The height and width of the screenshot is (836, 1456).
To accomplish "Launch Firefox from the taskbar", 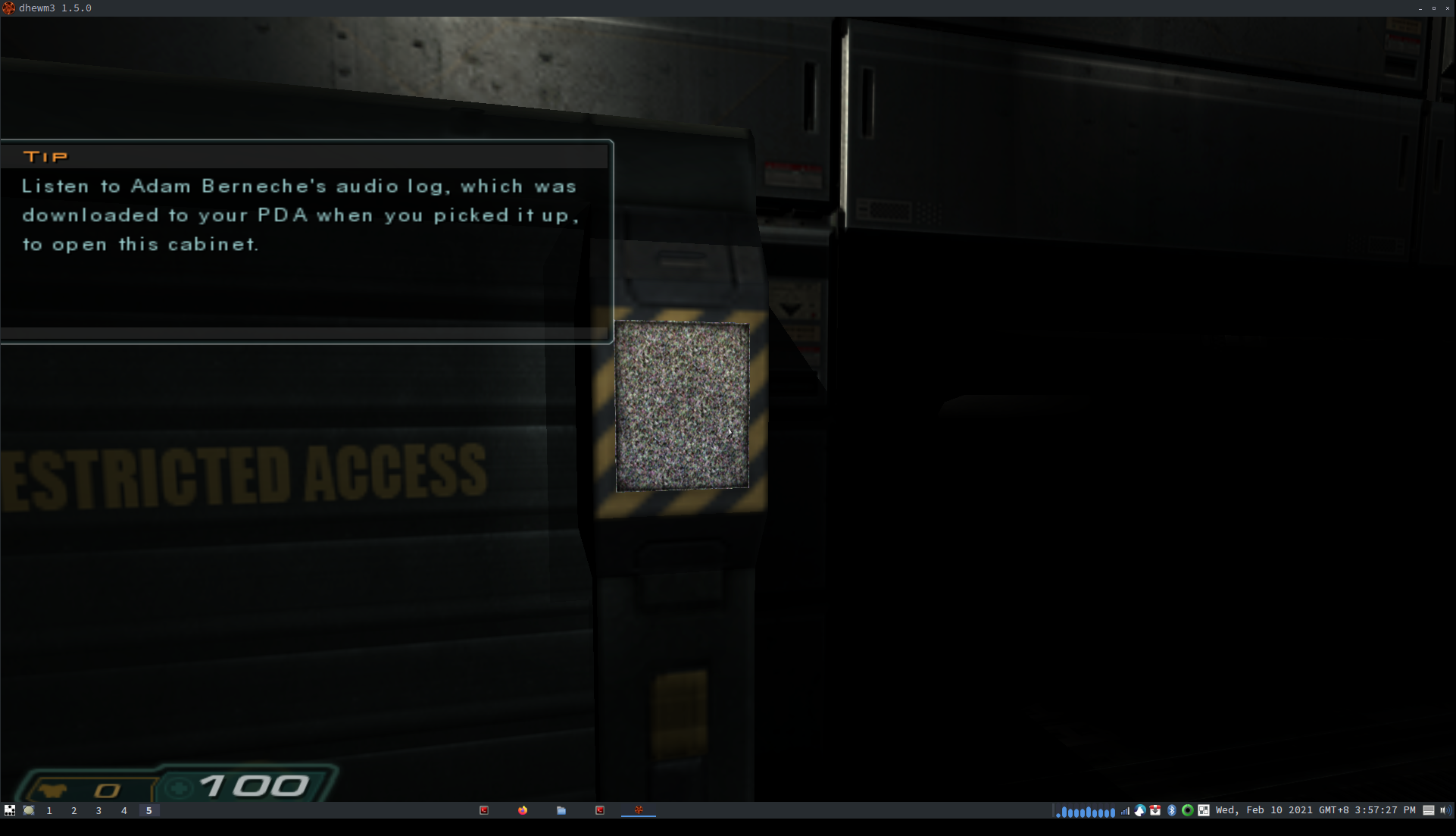I will coord(522,811).
